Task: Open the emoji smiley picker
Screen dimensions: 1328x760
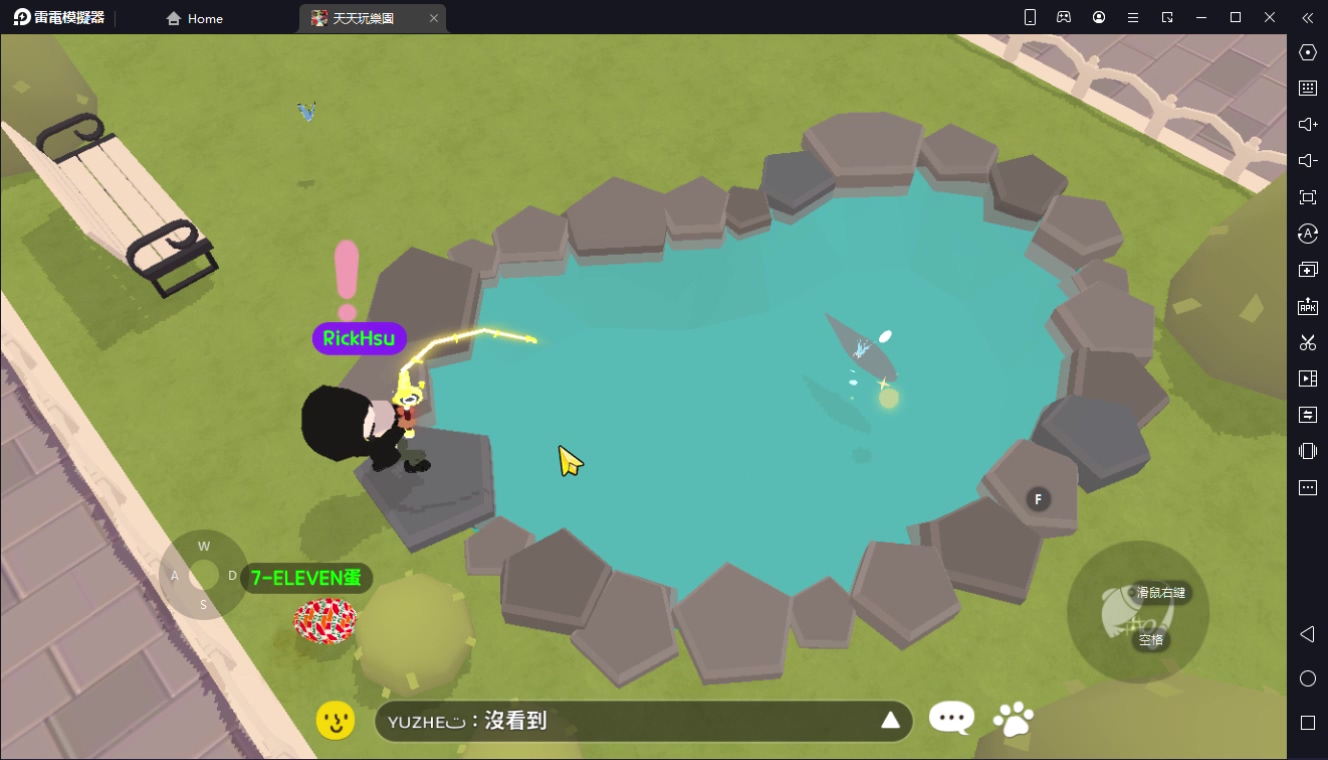Action: click(336, 719)
